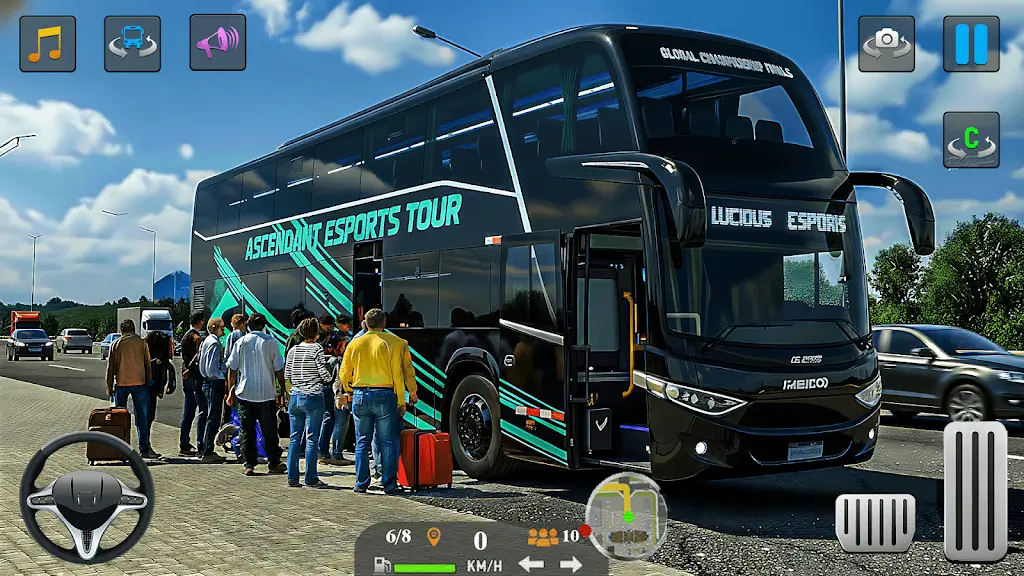The height and width of the screenshot is (576, 1024).
Task: Click the steering wheel control
Action: click(87, 497)
